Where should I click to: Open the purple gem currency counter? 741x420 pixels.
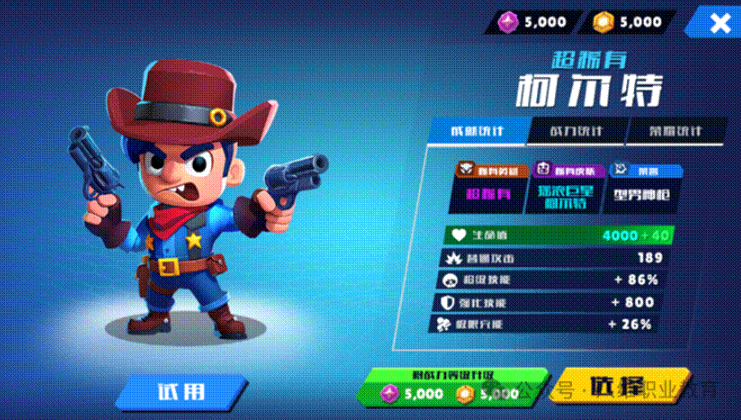534,22
